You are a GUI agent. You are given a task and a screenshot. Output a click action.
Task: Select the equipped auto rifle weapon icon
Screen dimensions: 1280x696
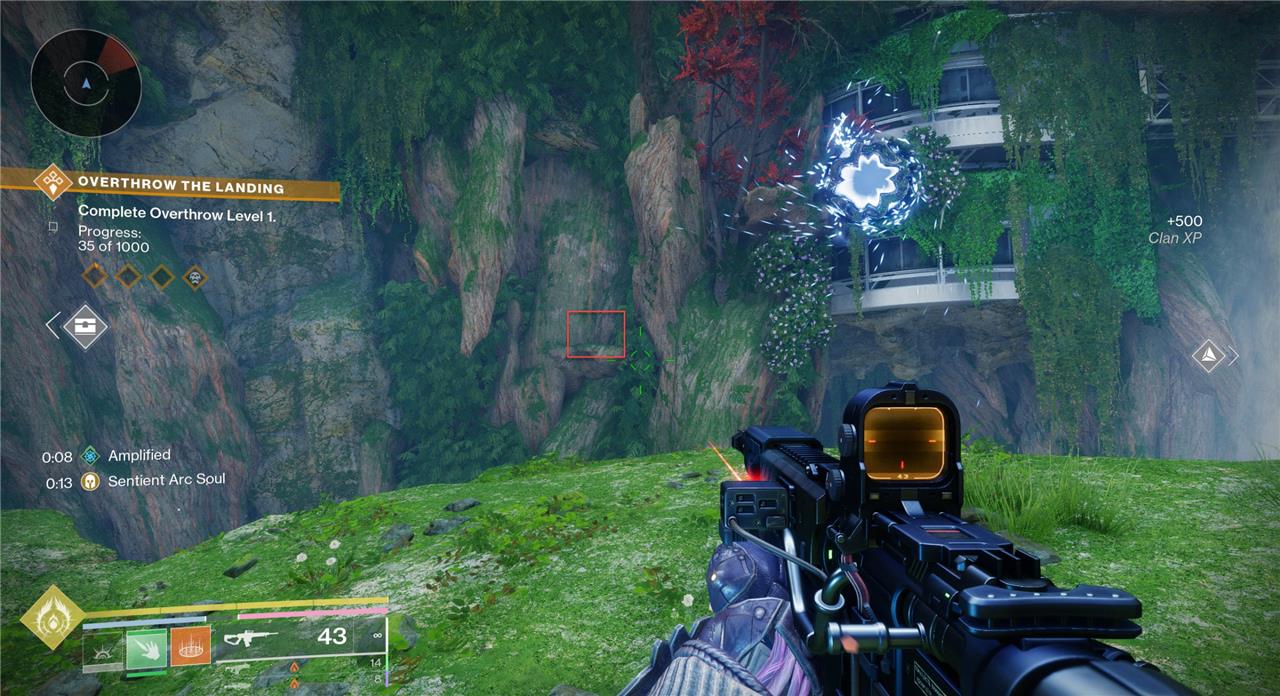[x=250, y=637]
